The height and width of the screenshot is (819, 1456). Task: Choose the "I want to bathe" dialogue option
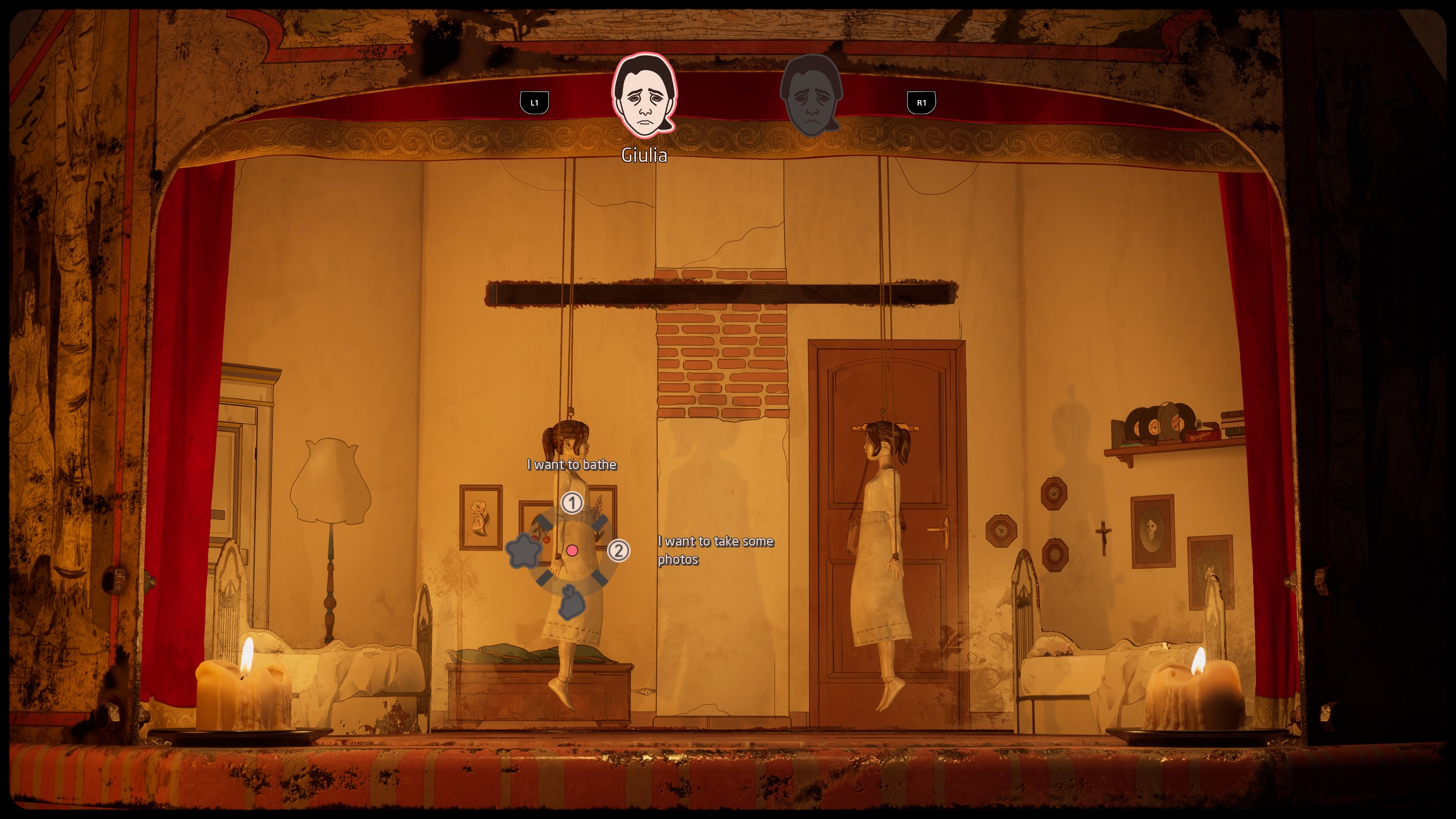(x=571, y=464)
